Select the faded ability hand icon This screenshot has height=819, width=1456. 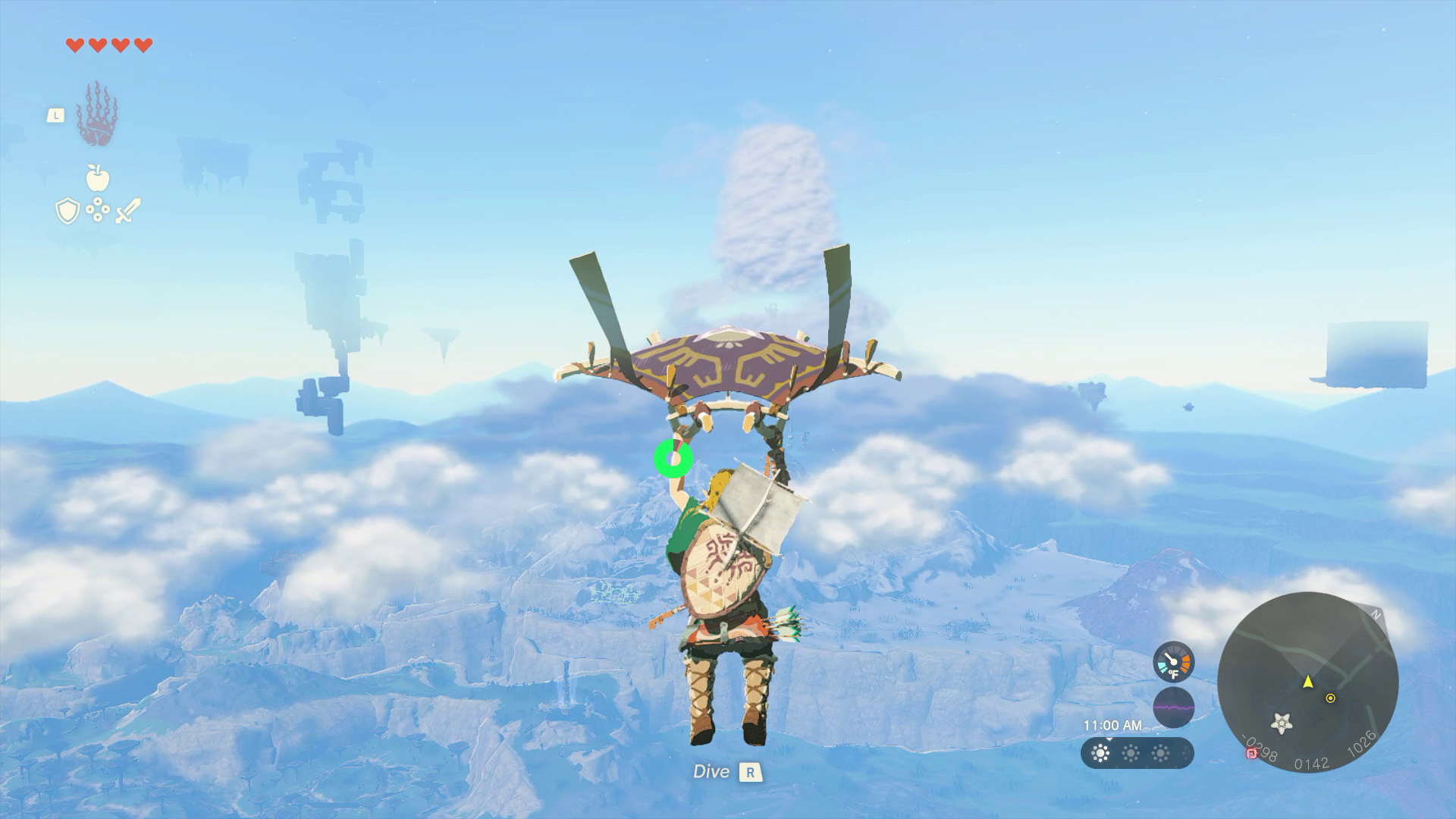pyautogui.click(x=97, y=114)
